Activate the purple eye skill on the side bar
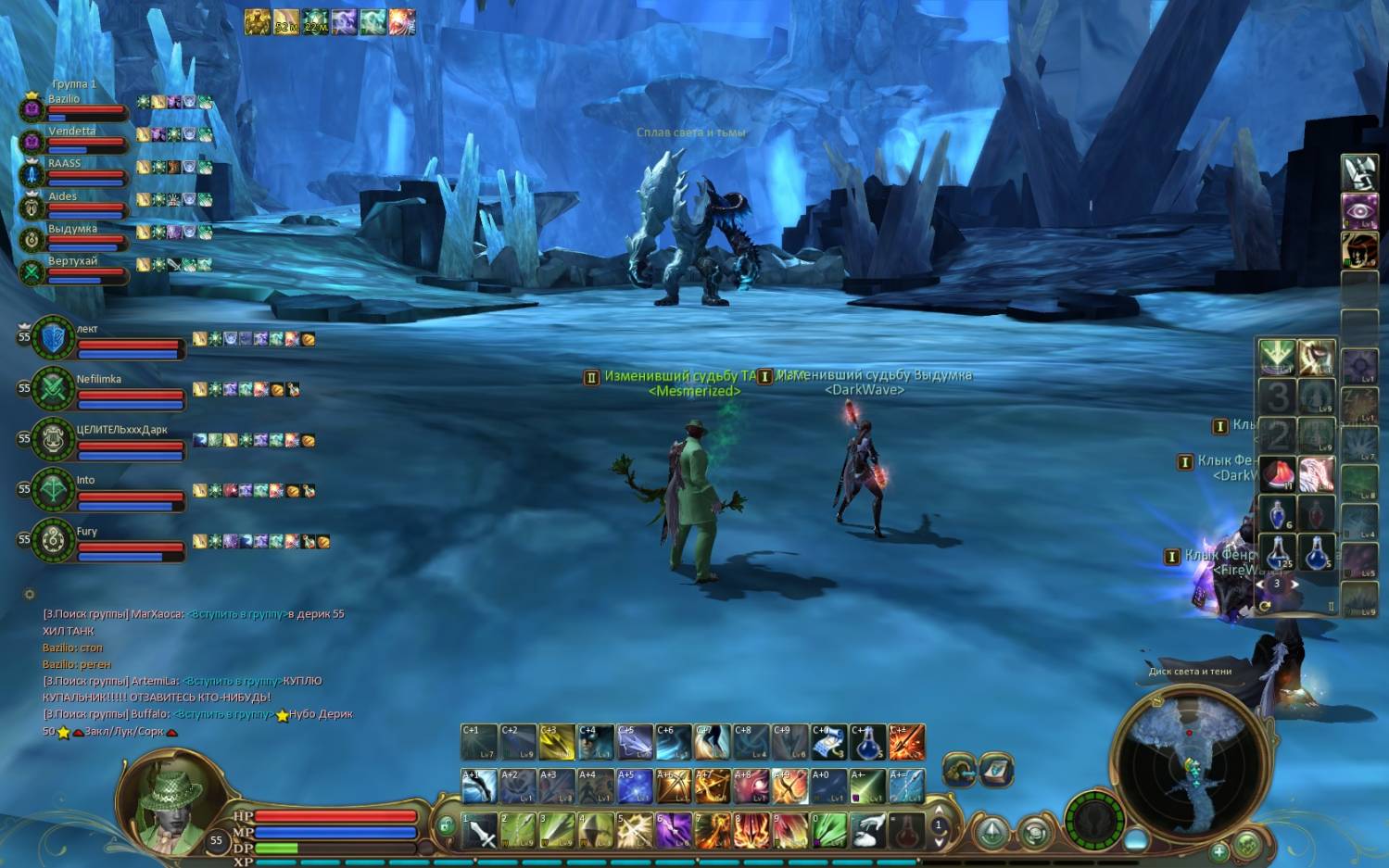 click(1358, 211)
